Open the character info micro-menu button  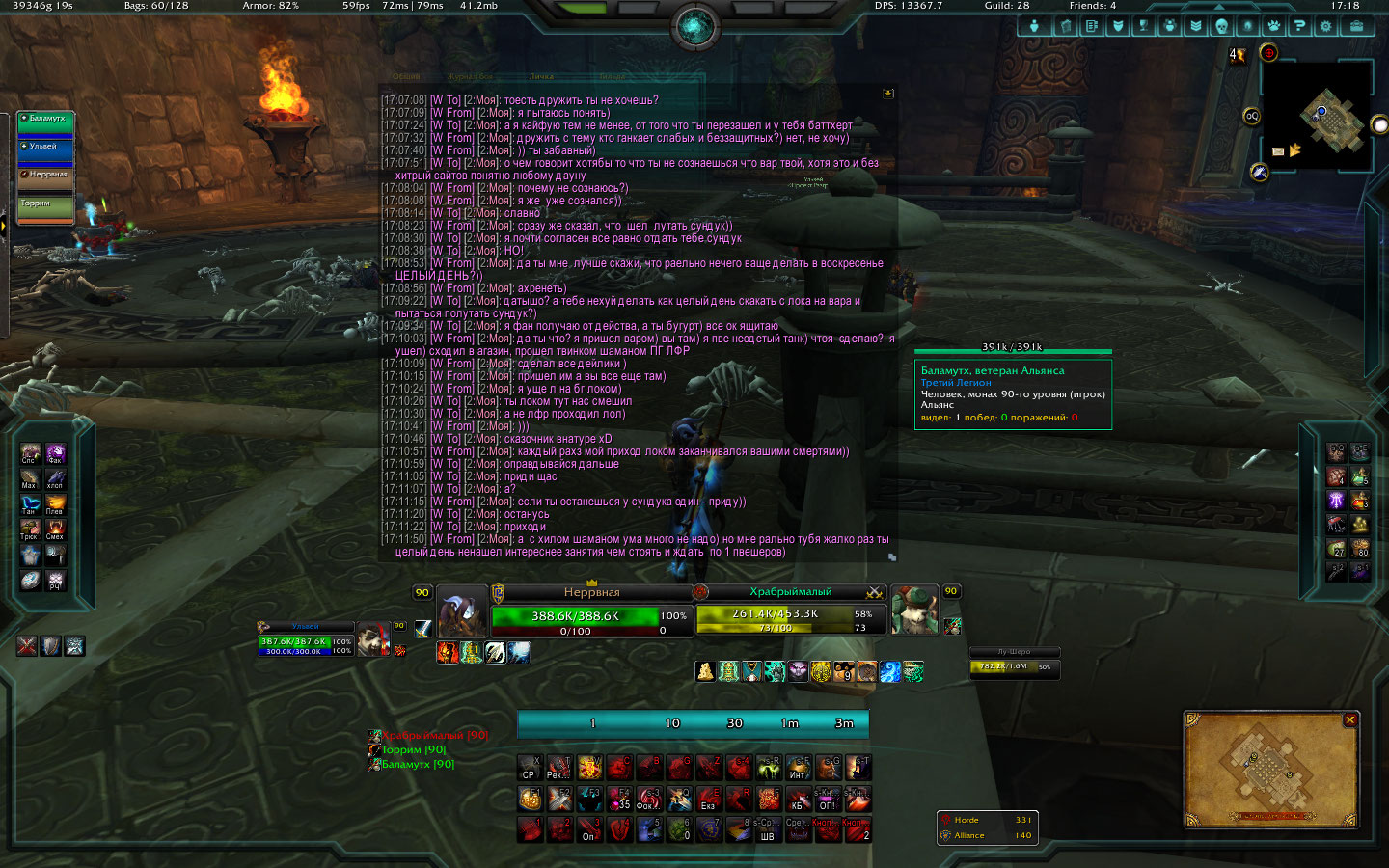coord(1034,26)
